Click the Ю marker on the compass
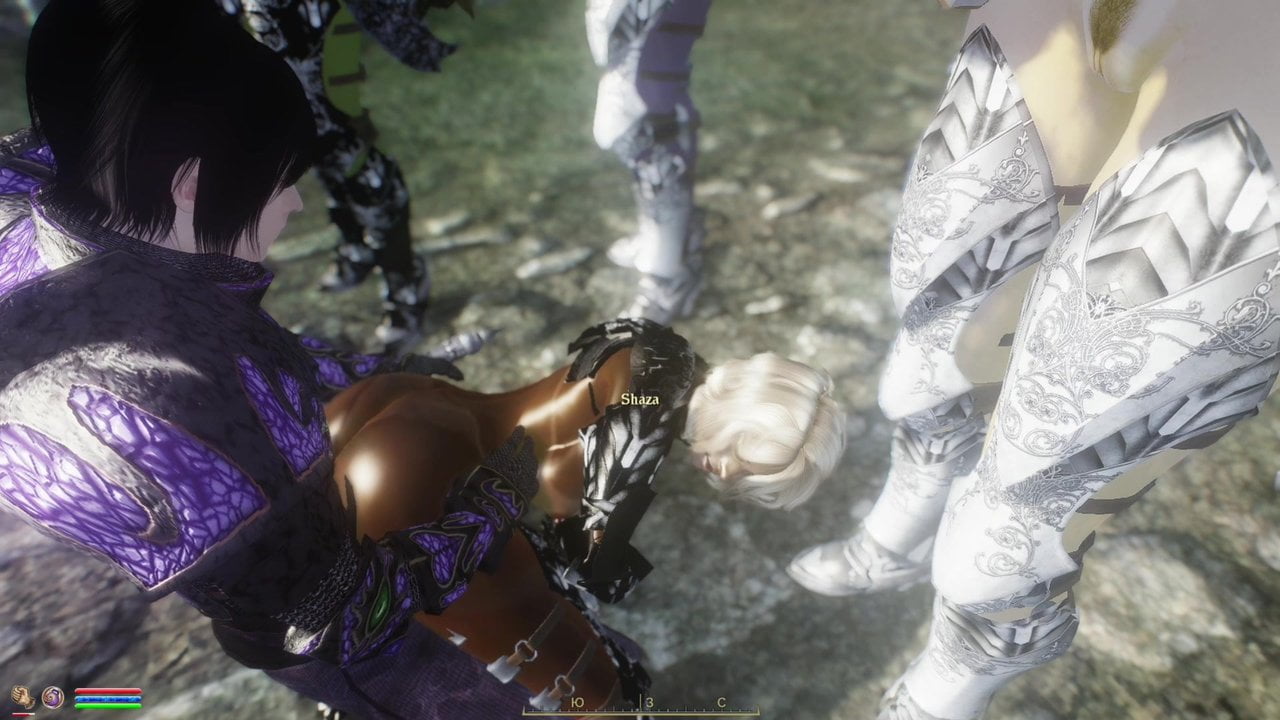The height and width of the screenshot is (720, 1280). click(577, 702)
